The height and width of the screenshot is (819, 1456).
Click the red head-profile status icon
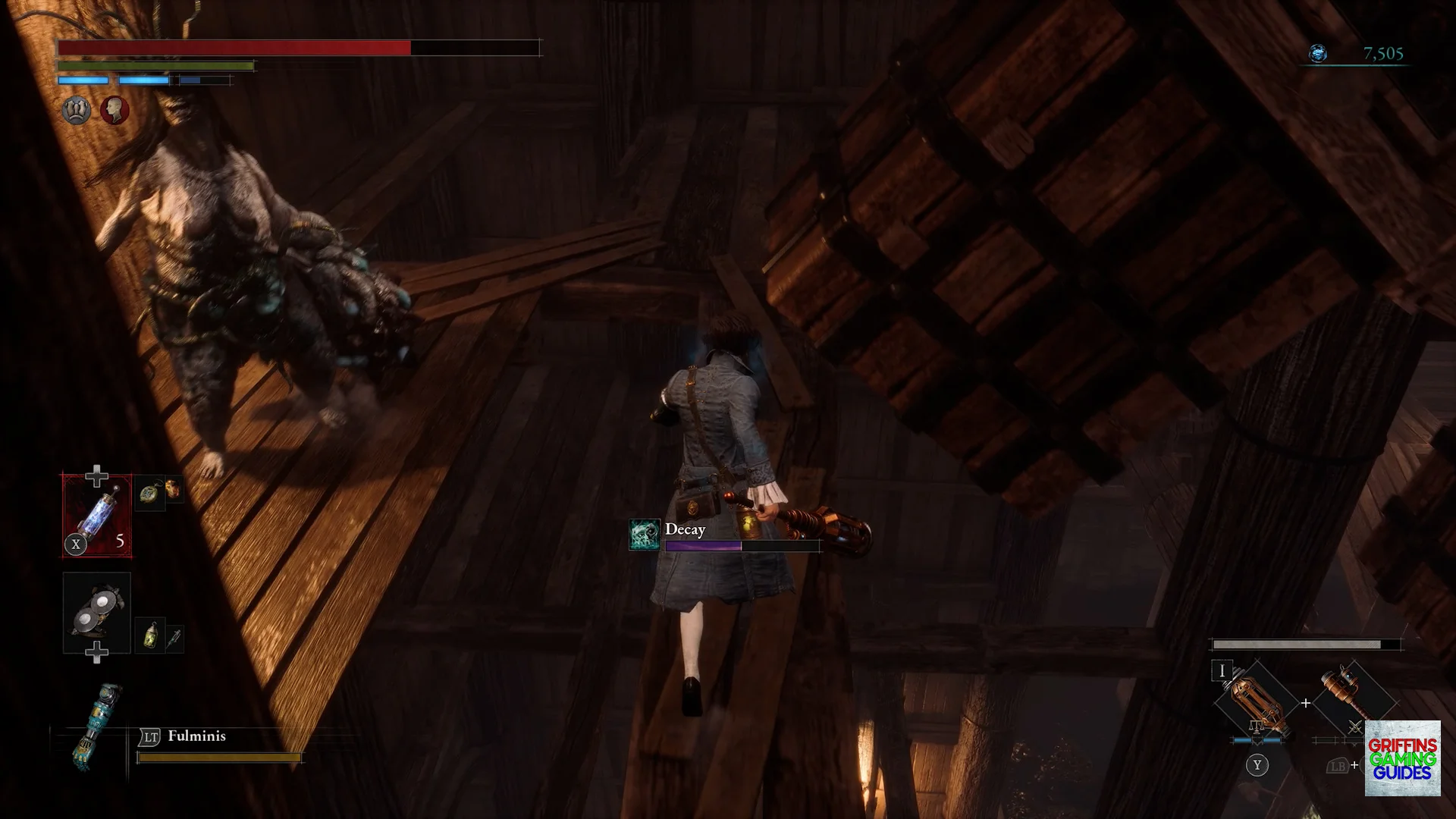(x=115, y=111)
